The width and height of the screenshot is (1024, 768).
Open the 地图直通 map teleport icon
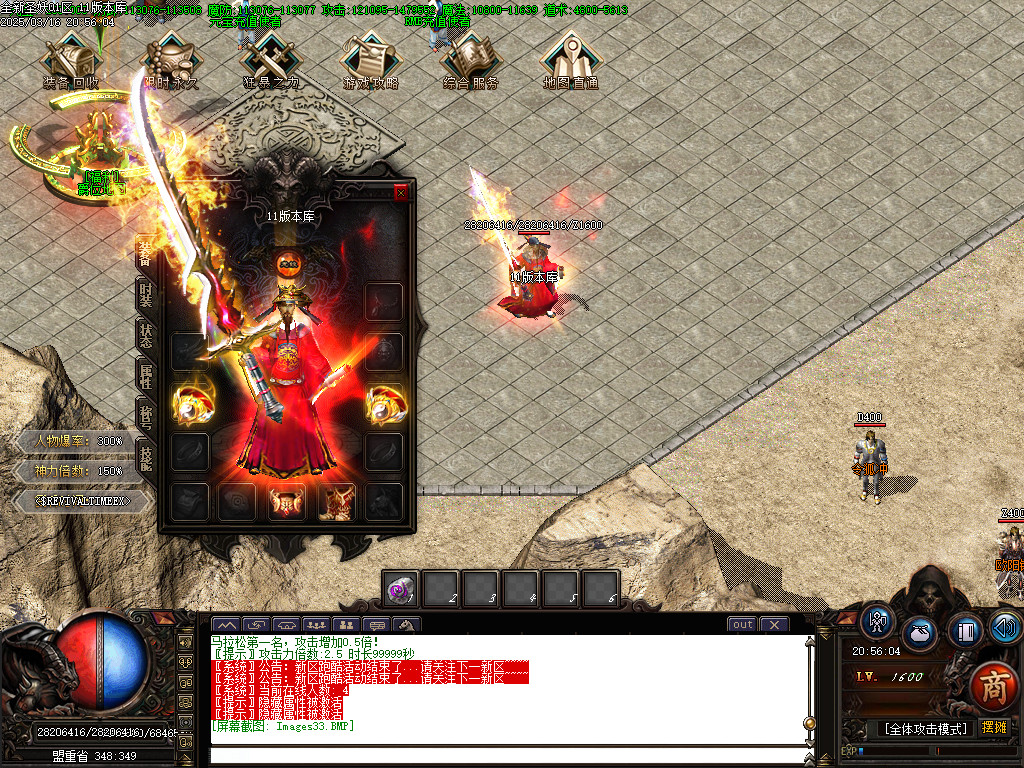coord(571,62)
